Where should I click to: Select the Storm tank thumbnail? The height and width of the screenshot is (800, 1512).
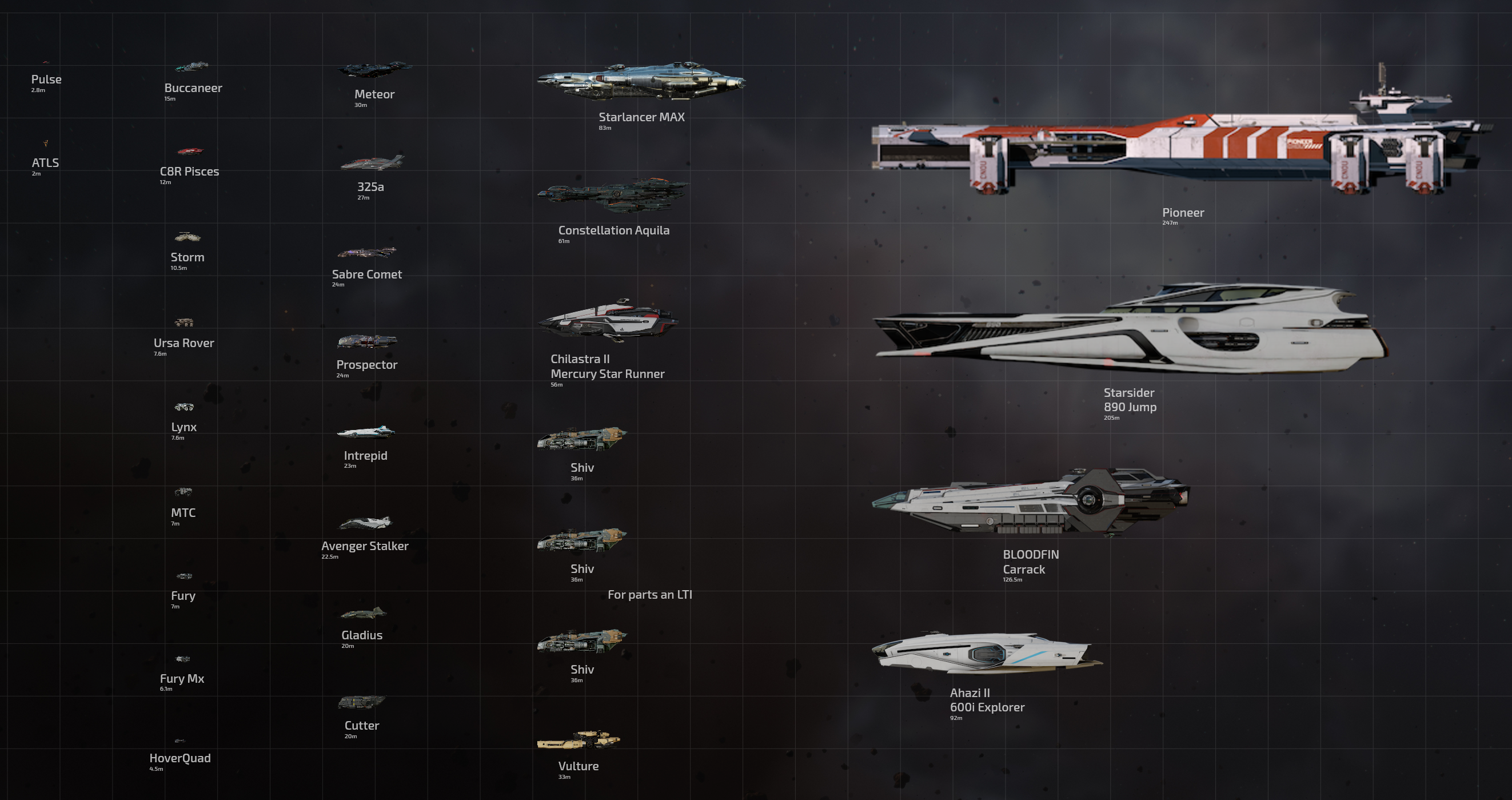[x=188, y=237]
